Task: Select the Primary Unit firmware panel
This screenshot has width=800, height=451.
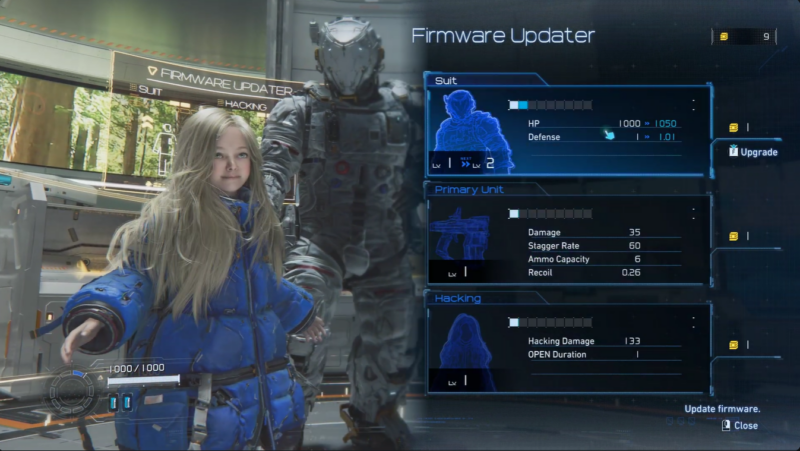Action: click(568, 240)
